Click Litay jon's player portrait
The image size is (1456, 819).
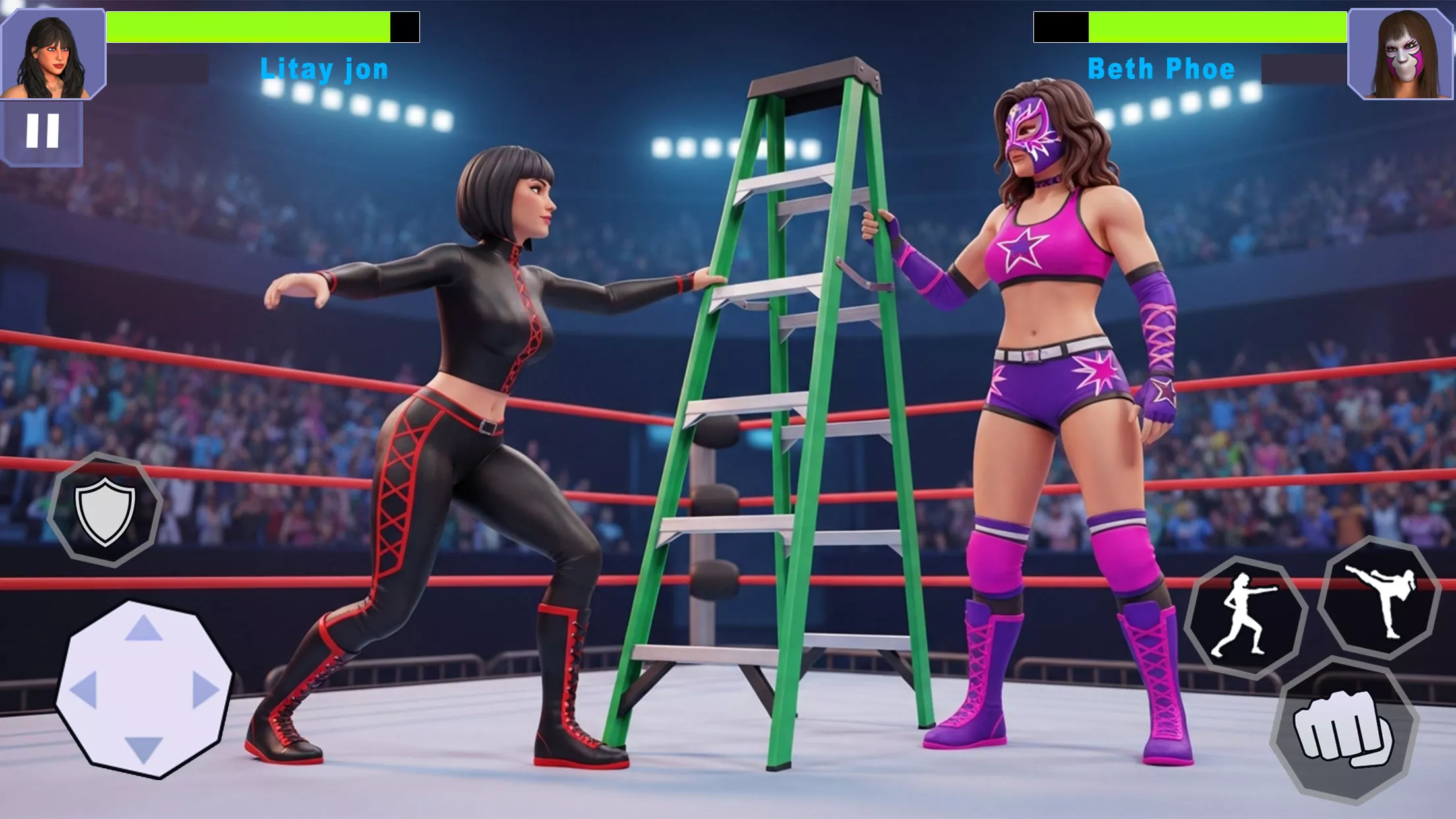point(53,54)
